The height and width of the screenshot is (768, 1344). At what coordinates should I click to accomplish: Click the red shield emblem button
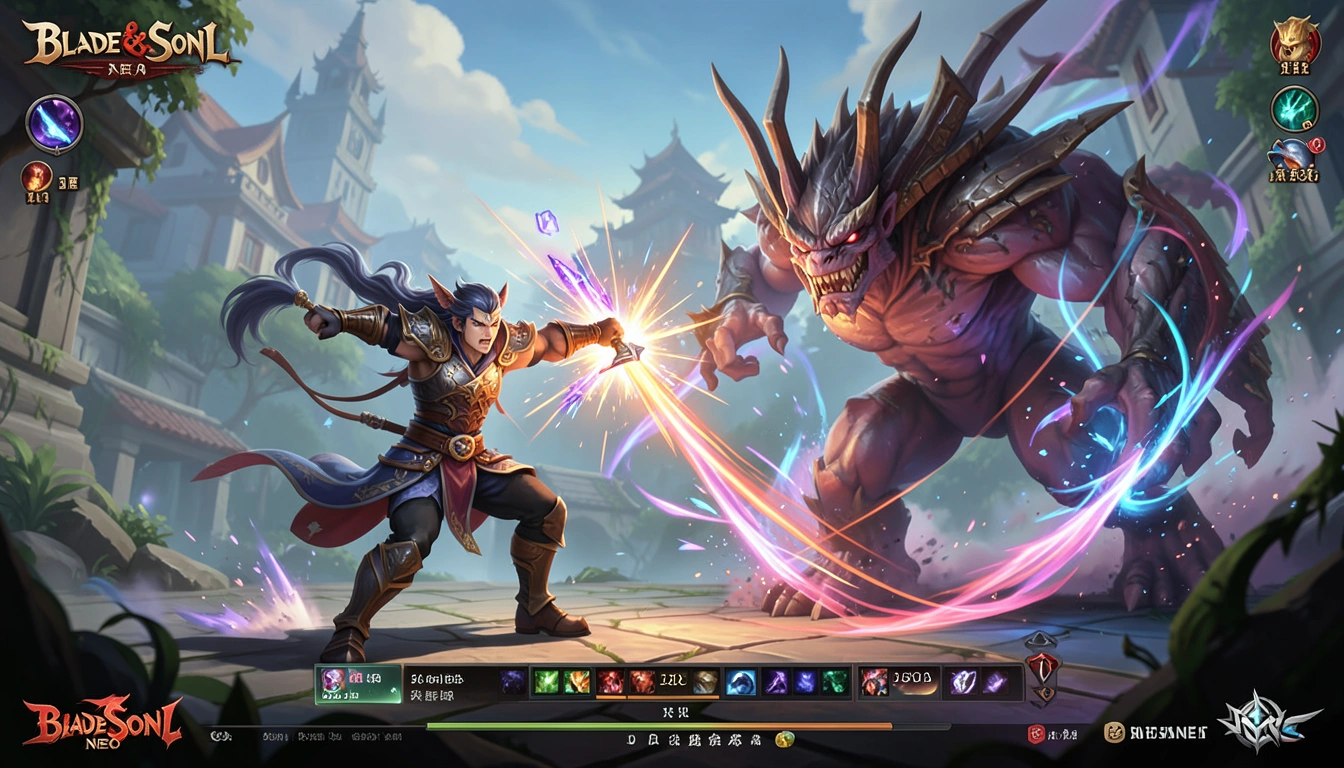click(x=1041, y=667)
